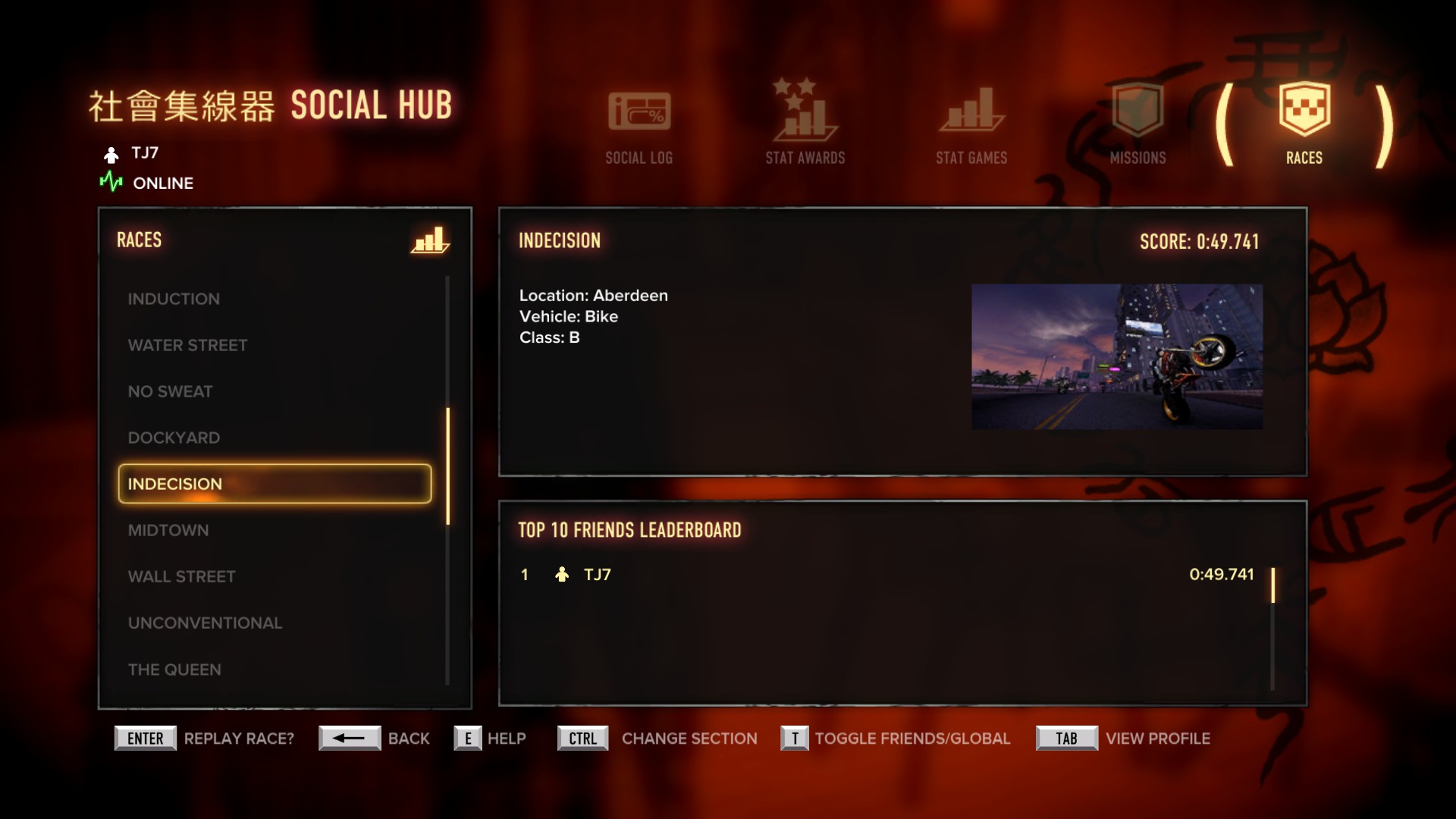
Task: Open the Dockyard race entry
Action: [x=174, y=438]
